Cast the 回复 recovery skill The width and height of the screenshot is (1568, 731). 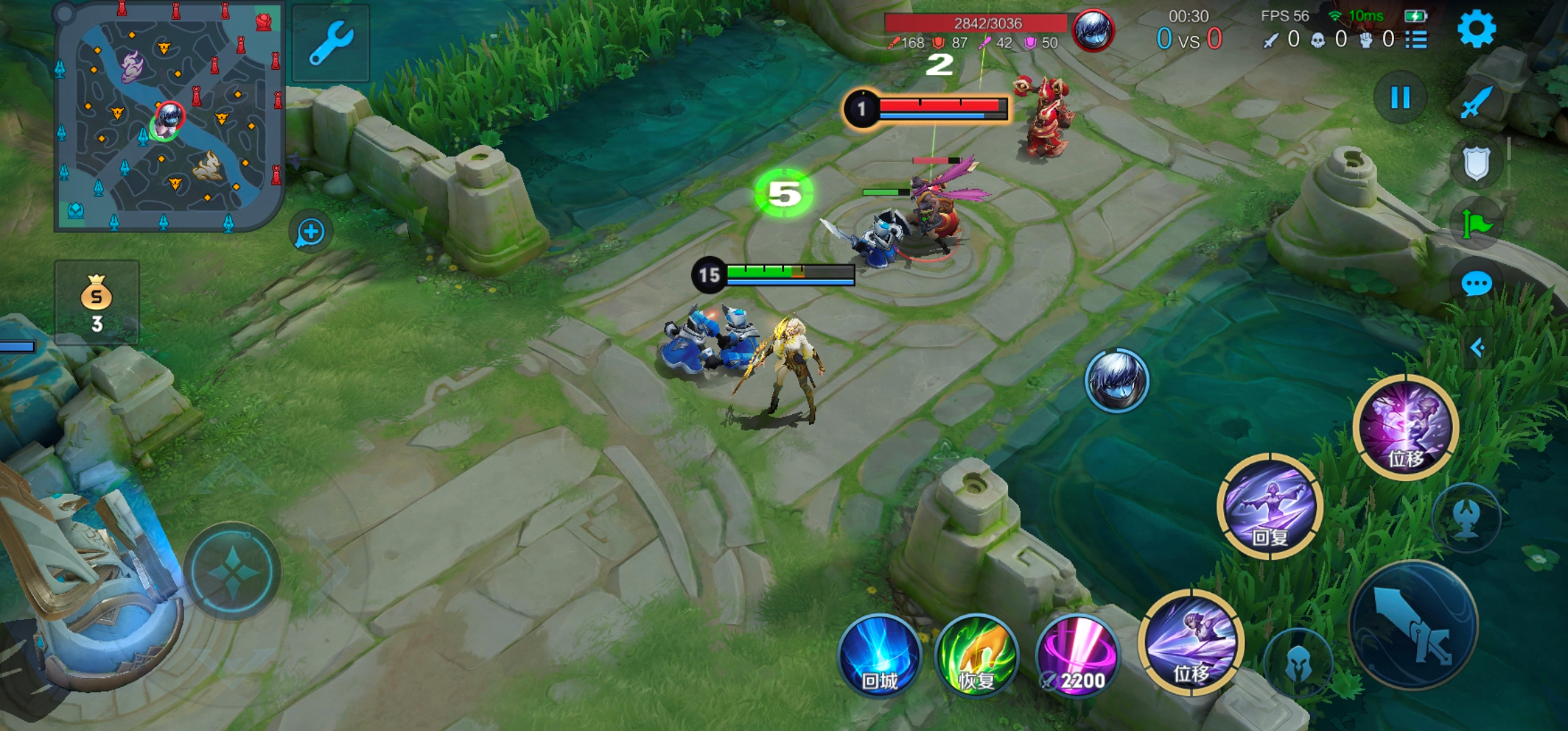1270,506
